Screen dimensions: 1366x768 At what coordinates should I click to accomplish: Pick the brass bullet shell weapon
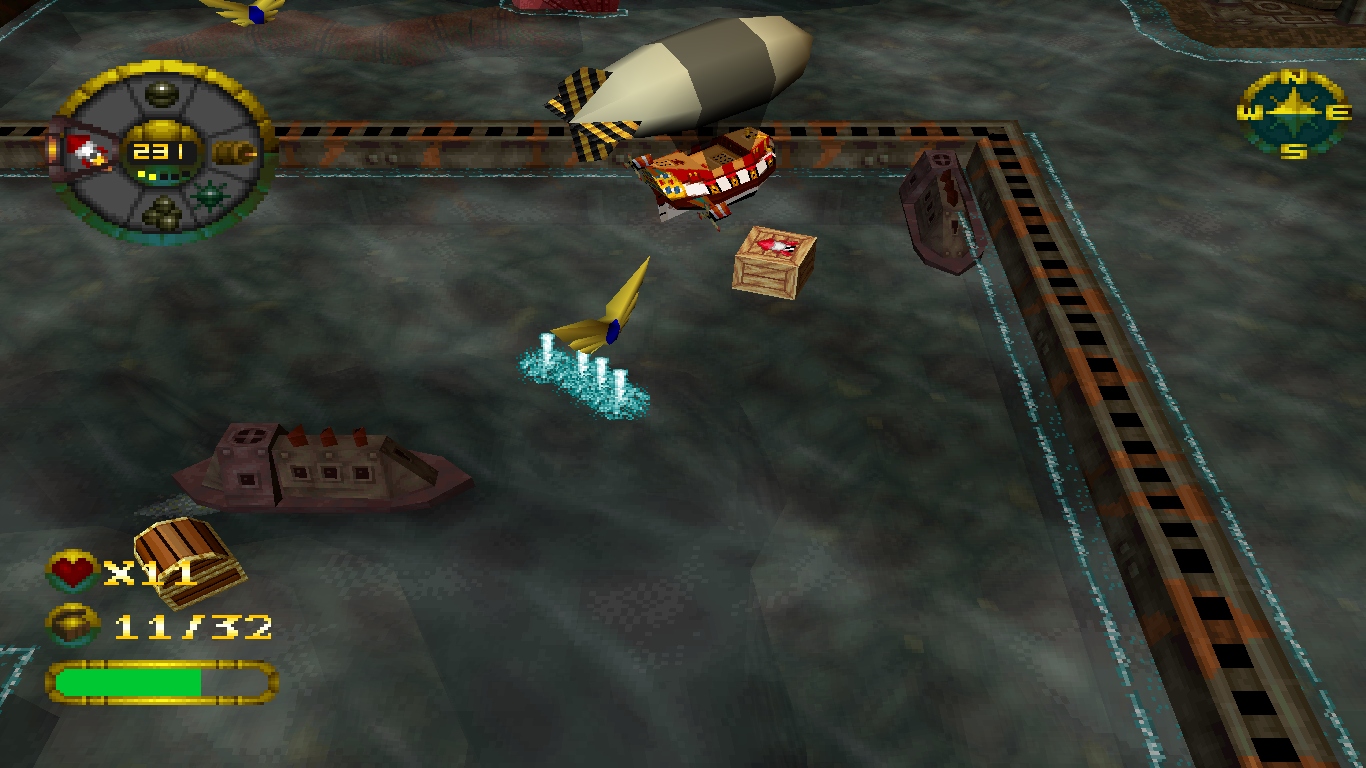234,153
